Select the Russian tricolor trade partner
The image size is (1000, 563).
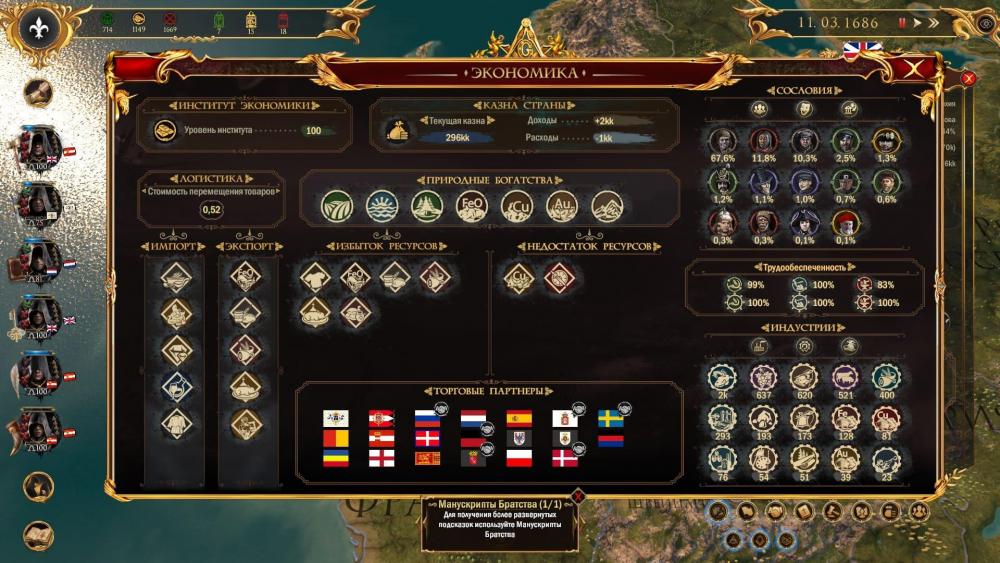coord(427,418)
